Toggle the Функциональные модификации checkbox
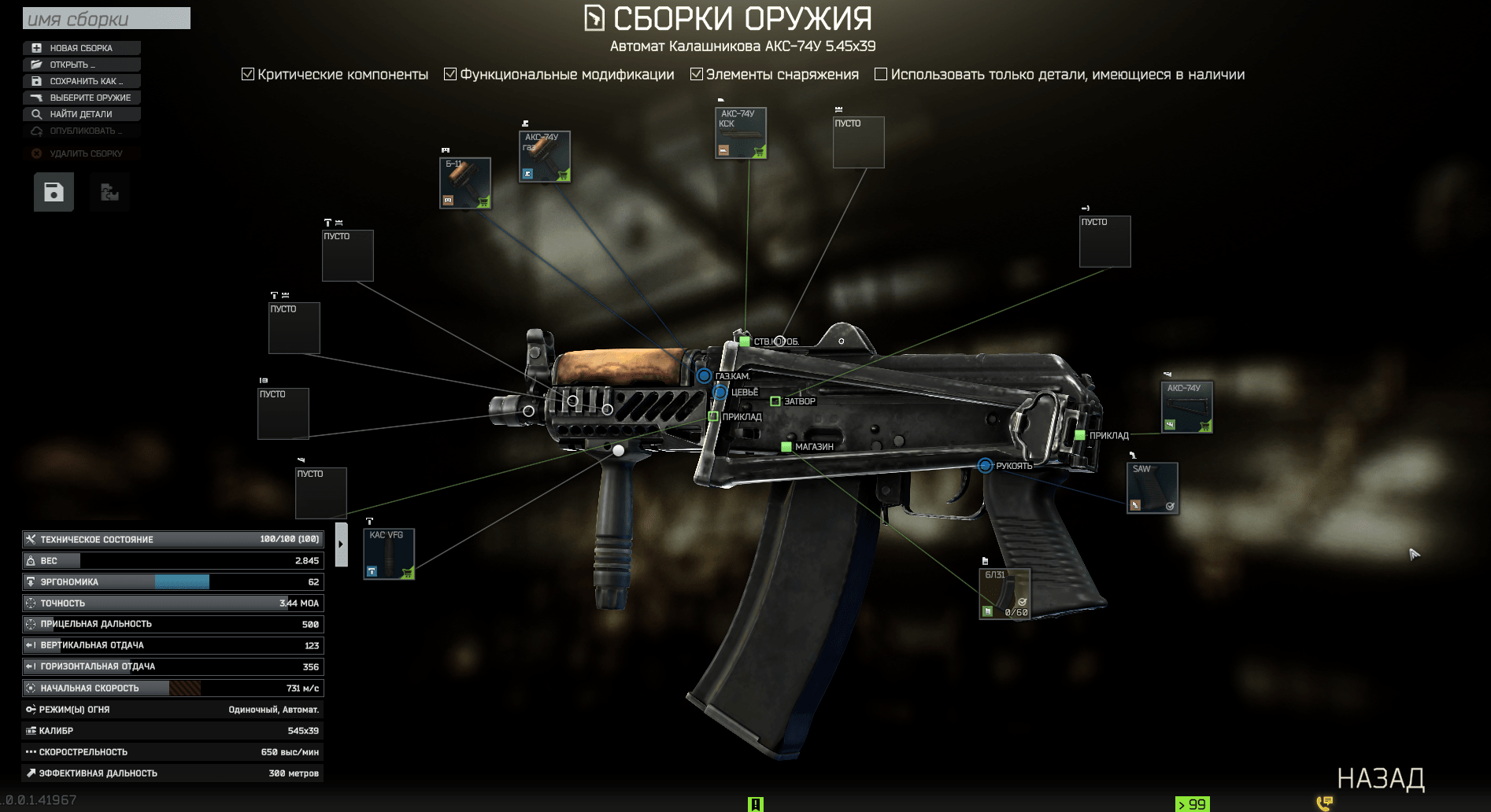 click(x=450, y=74)
